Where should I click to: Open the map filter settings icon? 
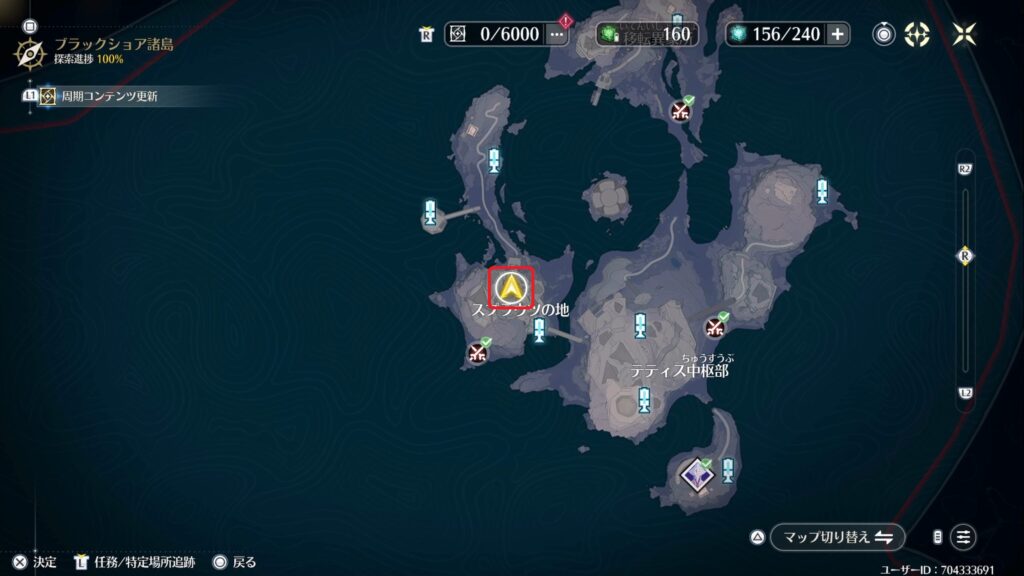pyautogui.click(x=963, y=537)
